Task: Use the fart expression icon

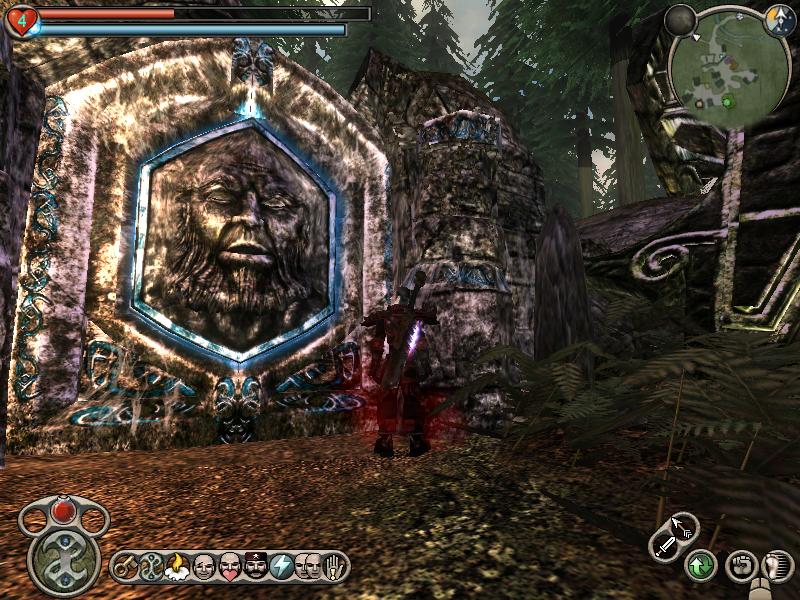Action: [x=178, y=567]
